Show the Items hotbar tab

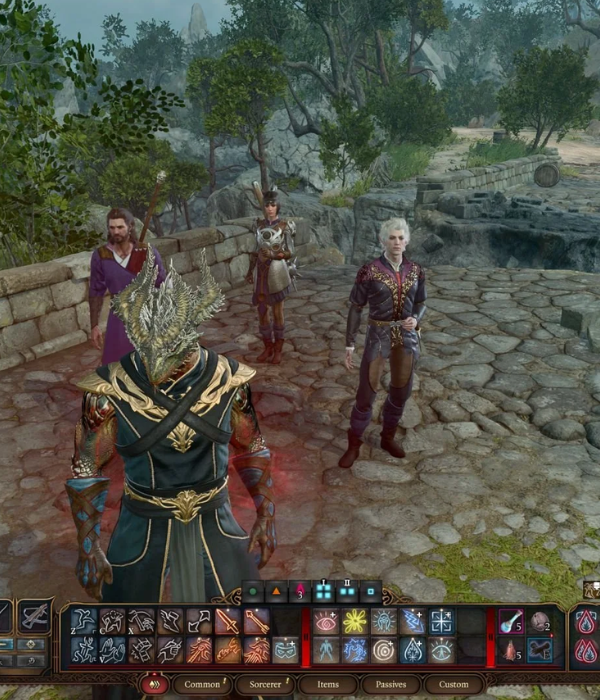tap(328, 685)
